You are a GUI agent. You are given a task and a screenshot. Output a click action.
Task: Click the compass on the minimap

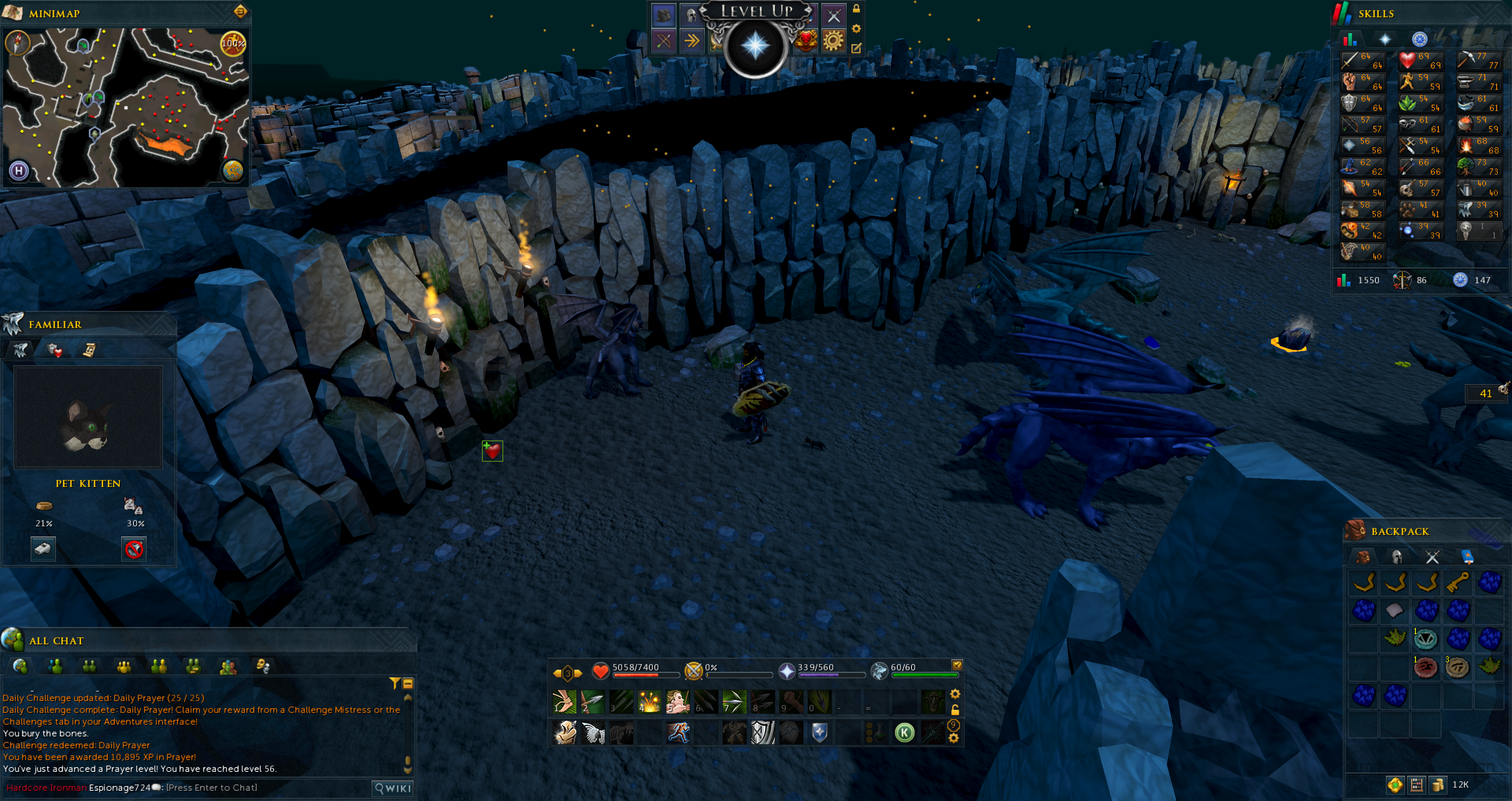point(18,42)
